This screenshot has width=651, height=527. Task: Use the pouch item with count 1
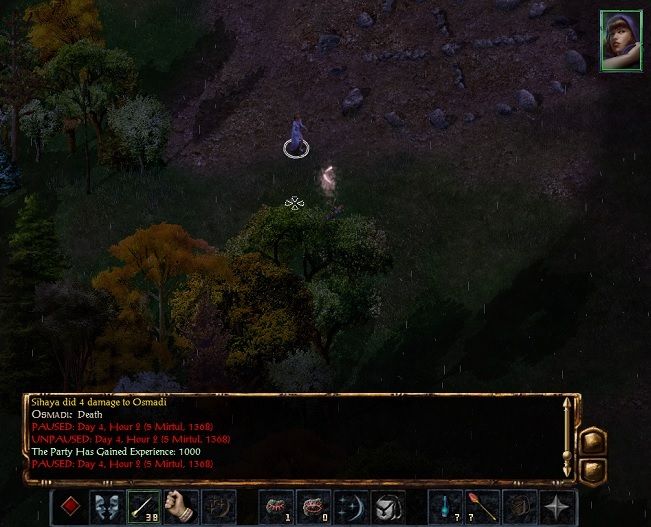275,506
